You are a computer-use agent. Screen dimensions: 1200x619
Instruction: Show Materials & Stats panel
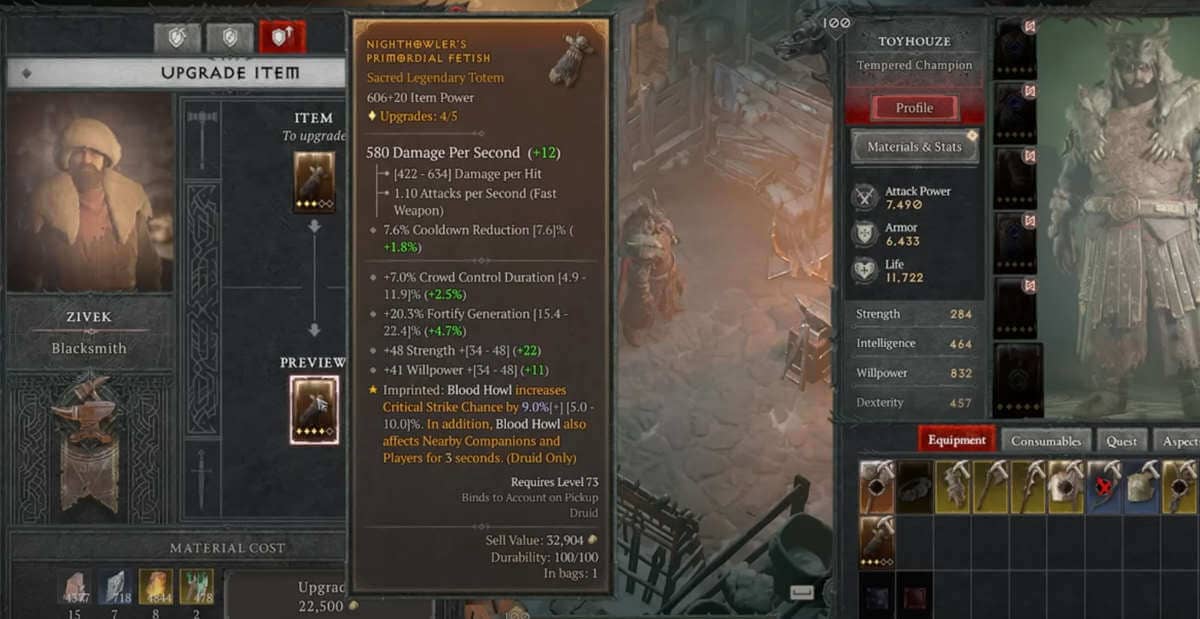click(x=914, y=147)
